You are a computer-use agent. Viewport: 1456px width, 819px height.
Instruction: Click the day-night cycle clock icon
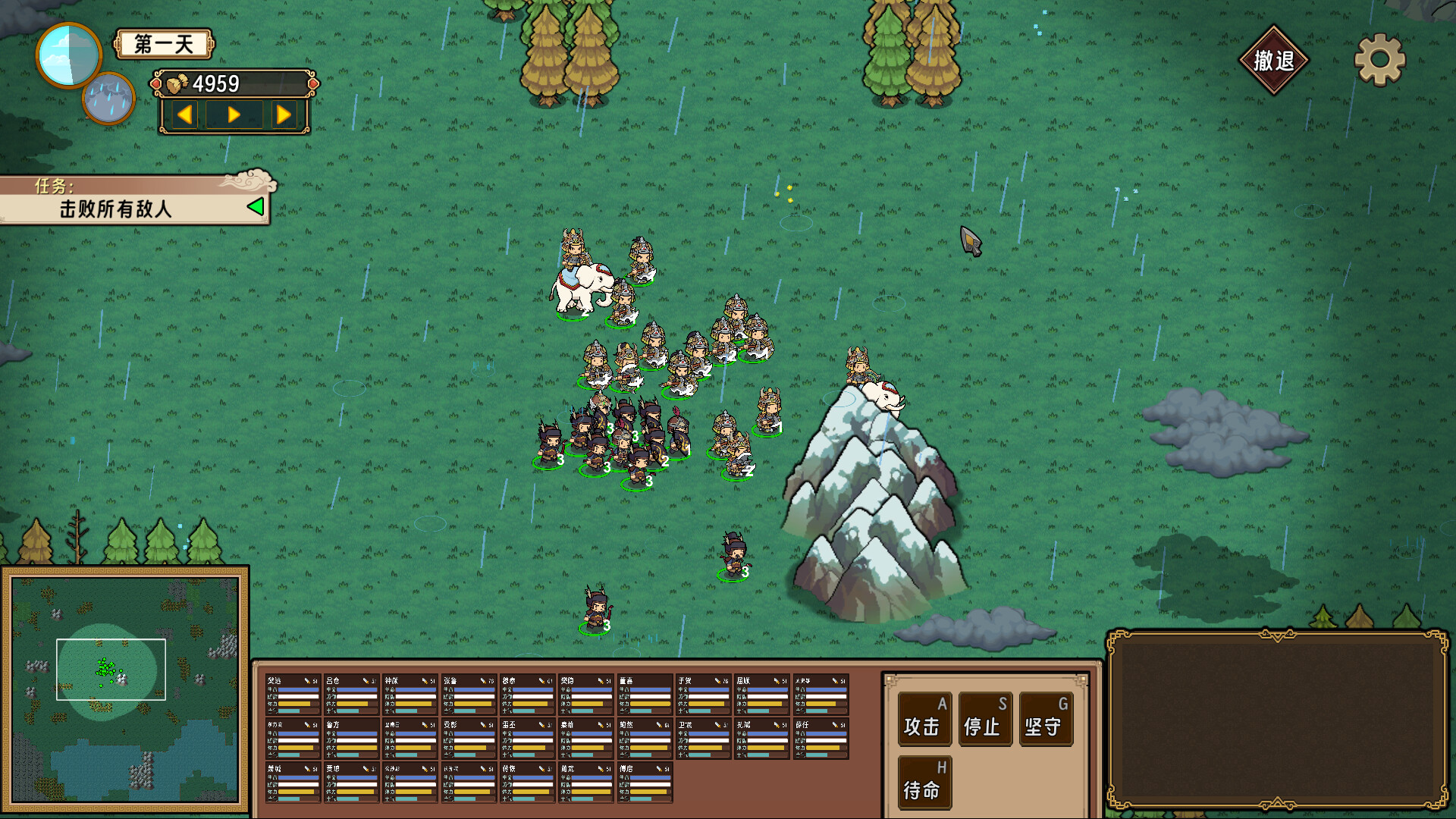tap(68, 55)
